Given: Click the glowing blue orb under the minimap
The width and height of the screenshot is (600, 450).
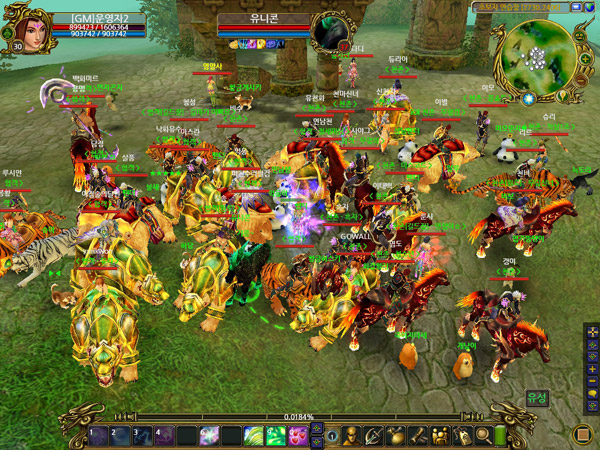Looking at the screenshot, I should coord(528,99).
